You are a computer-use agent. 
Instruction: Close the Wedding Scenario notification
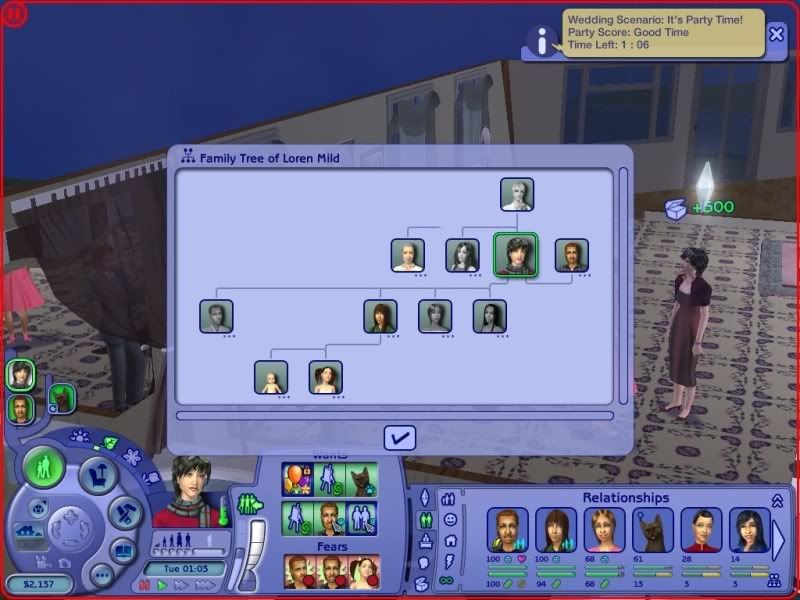777,35
